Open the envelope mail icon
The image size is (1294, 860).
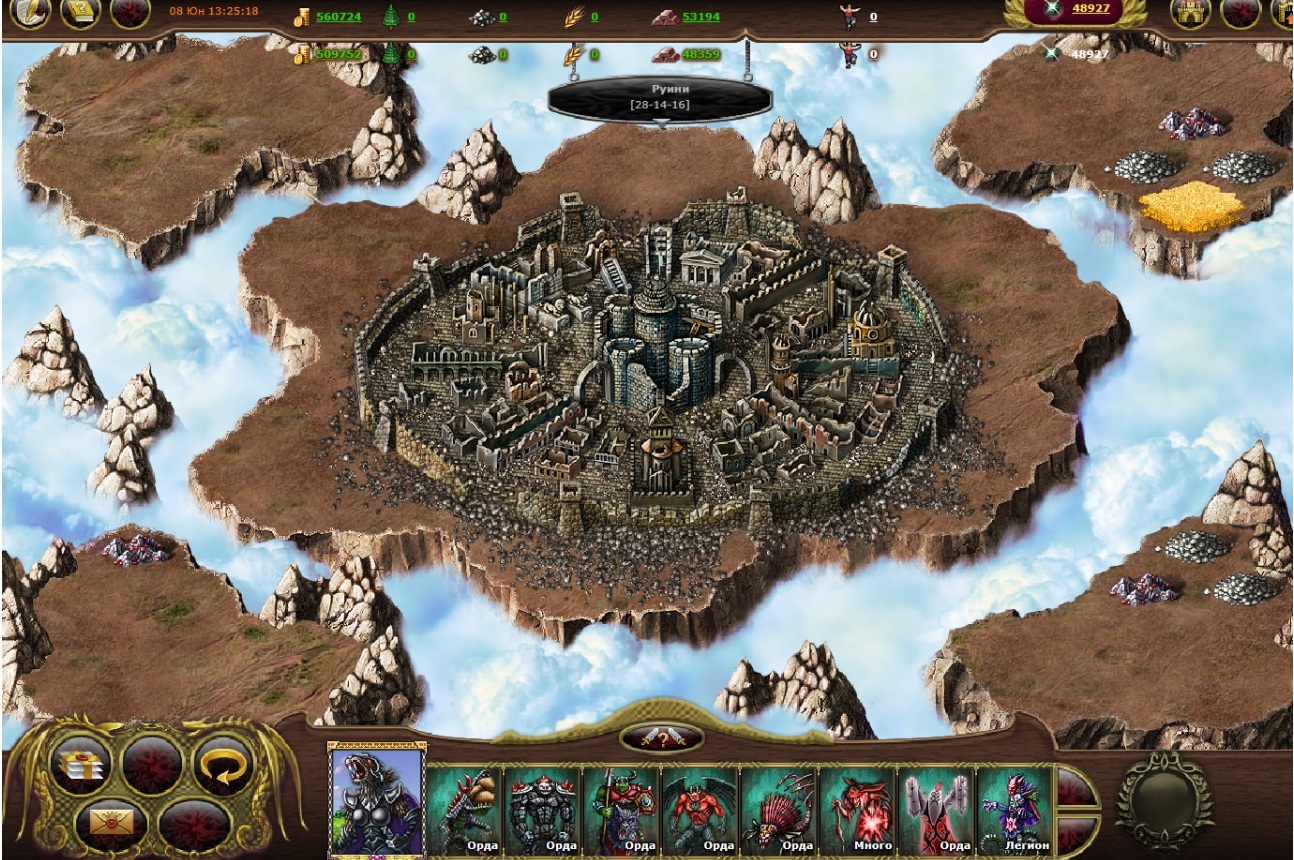point(110,824)
